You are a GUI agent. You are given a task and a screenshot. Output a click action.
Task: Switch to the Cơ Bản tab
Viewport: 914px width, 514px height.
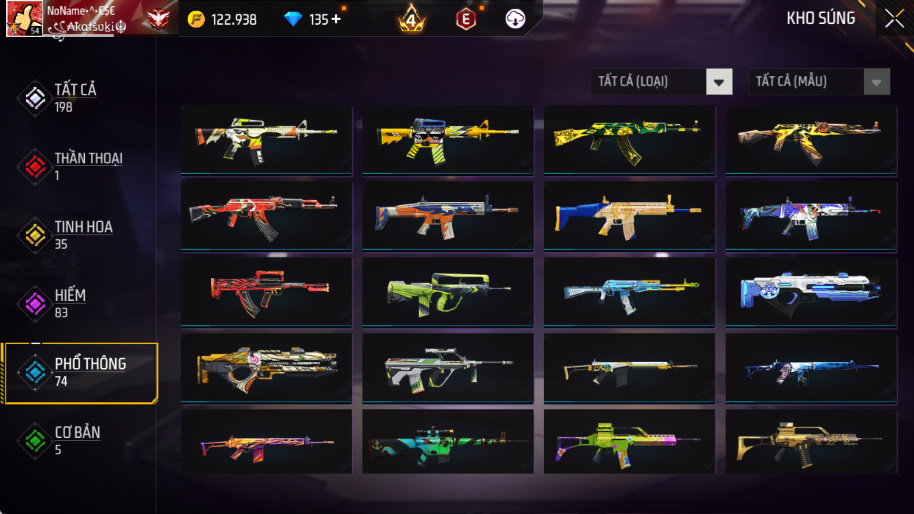tap(76, 440)
